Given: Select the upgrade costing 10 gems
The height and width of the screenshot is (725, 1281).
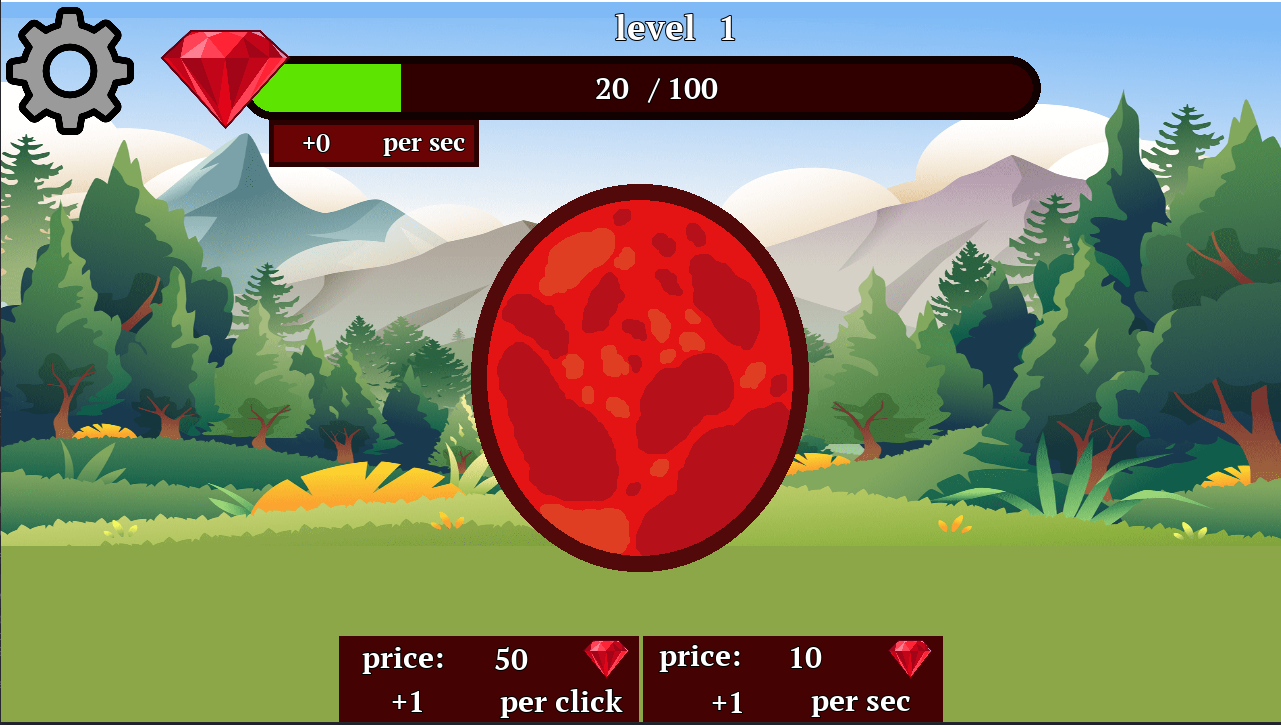Looking at the screenshot, I should (793, 679).
